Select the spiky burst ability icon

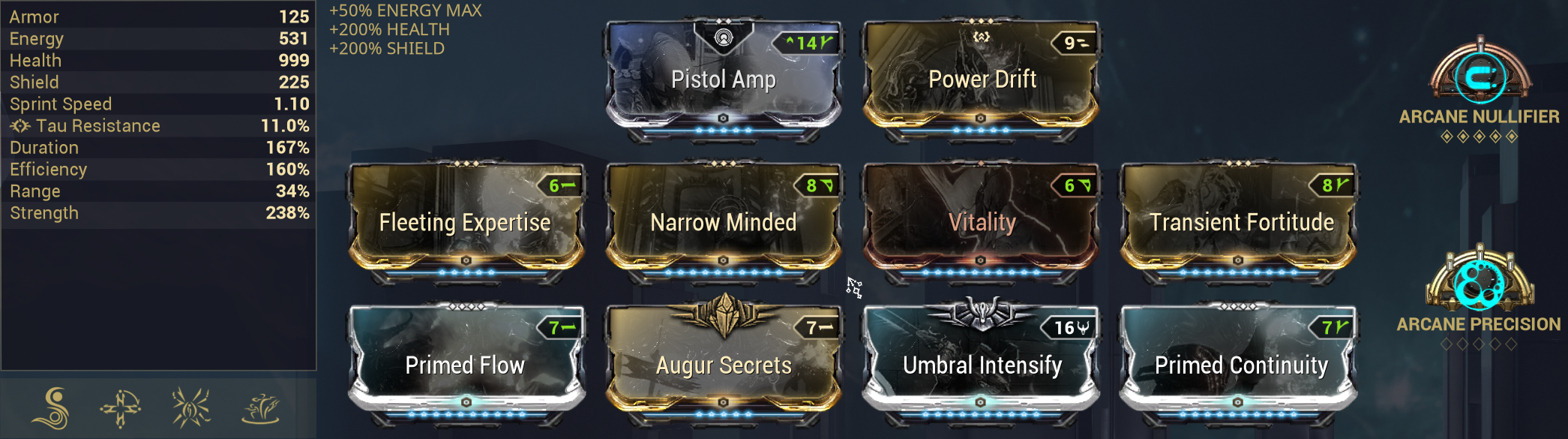pos(190,408)
